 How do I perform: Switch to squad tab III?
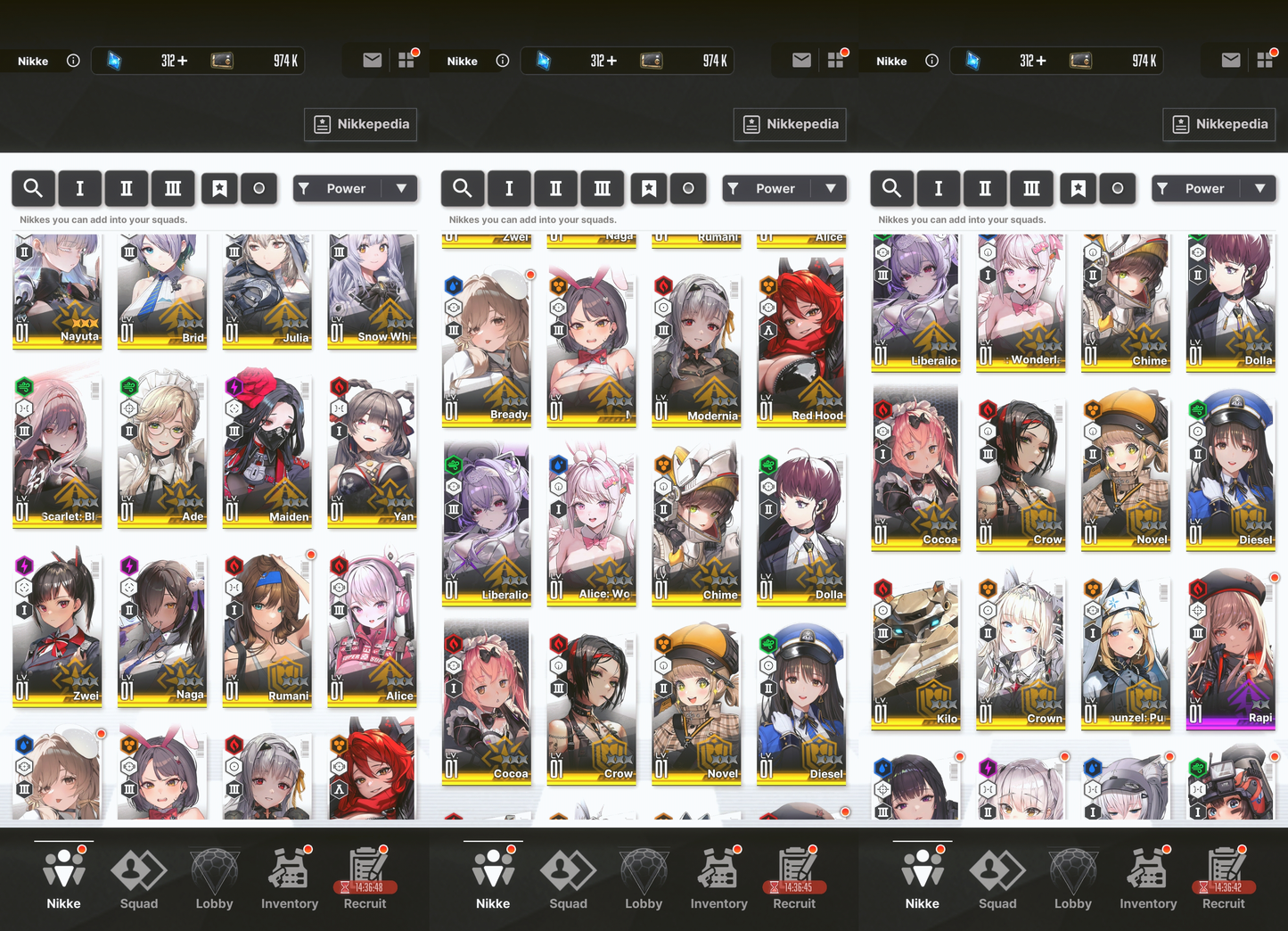click(x=173, y=188)
